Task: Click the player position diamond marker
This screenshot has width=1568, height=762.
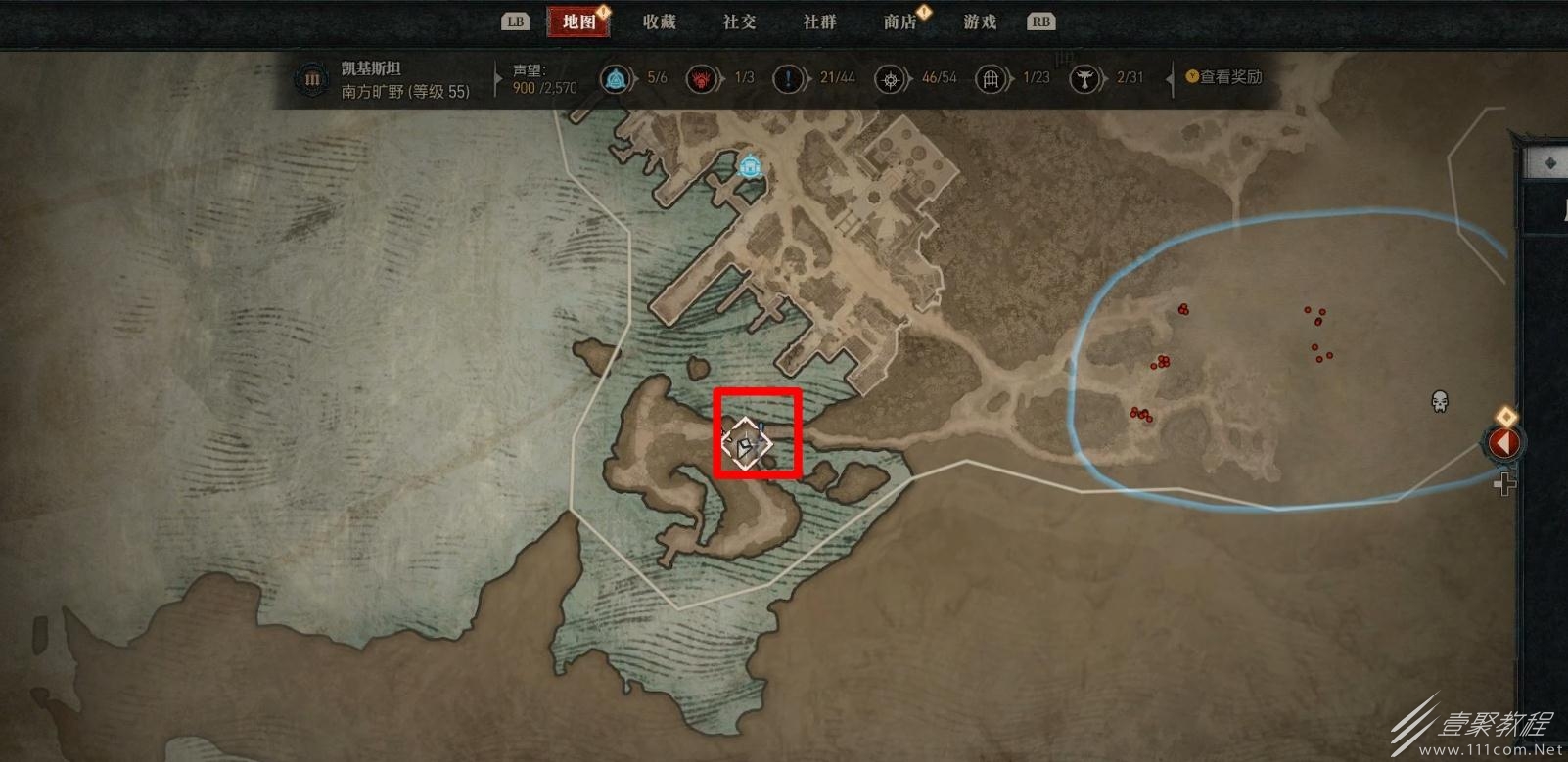Action: 746,444
